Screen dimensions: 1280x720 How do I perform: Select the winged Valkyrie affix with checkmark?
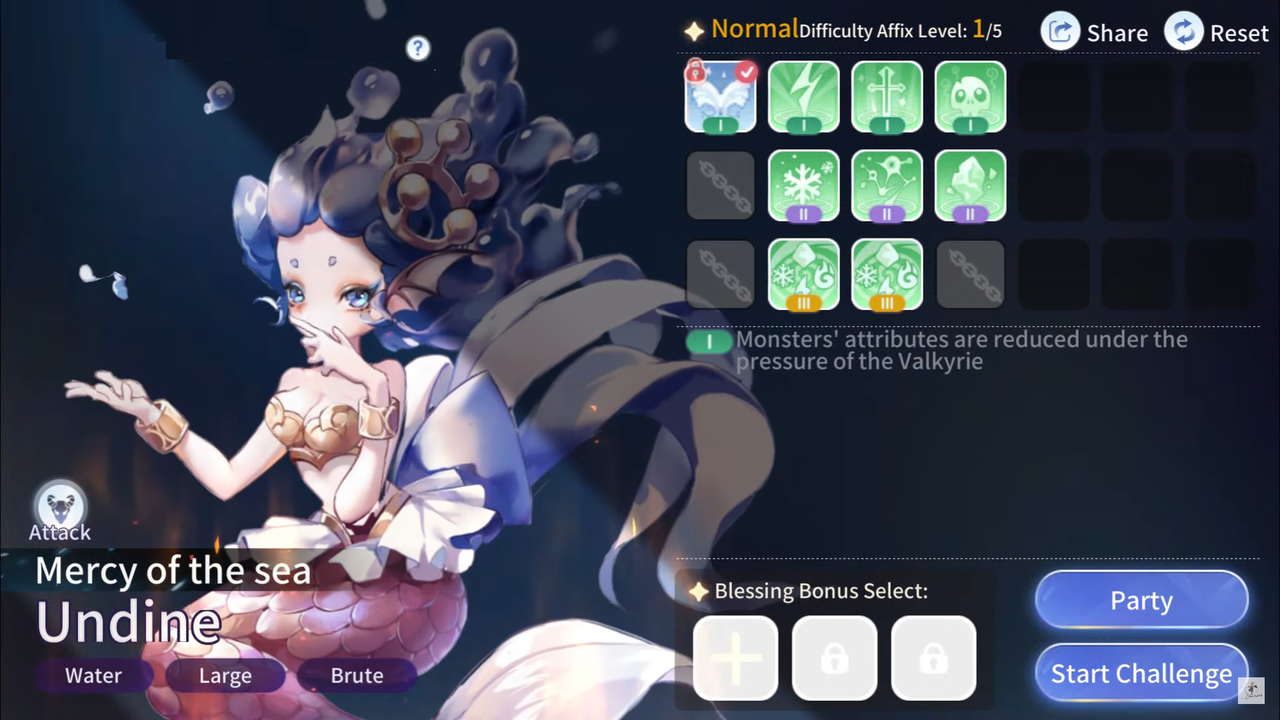(x=720, y=97)
